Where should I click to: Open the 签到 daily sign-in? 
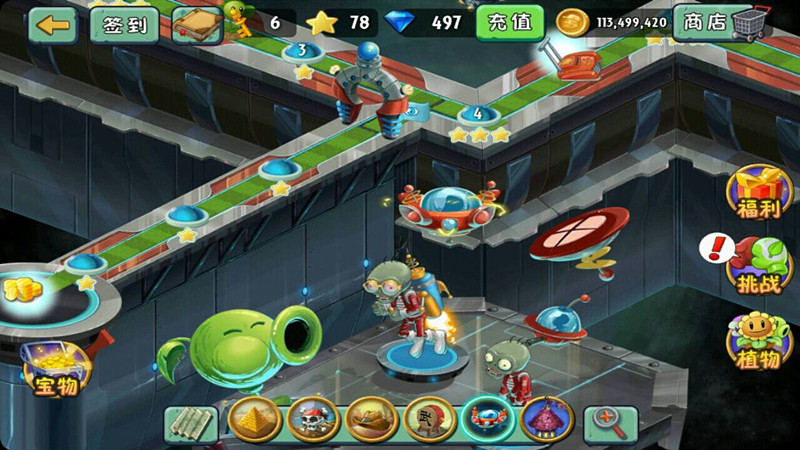125,24
